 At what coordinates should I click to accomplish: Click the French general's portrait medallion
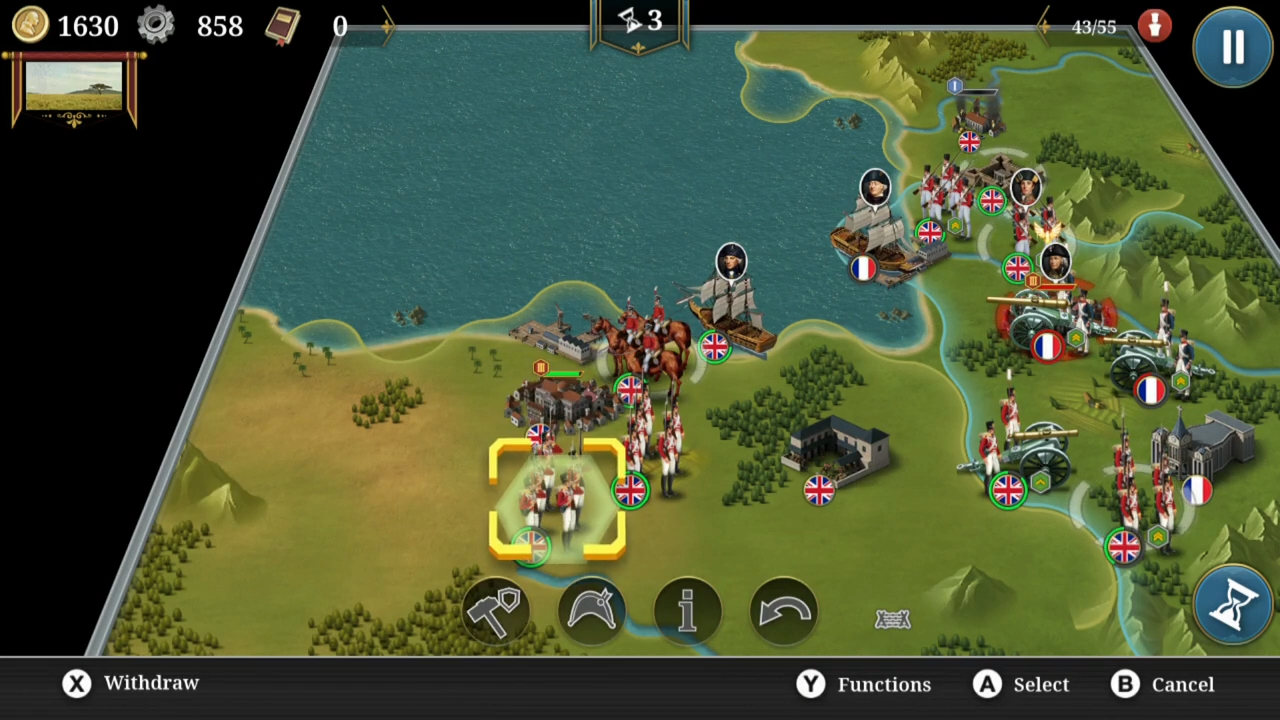click(875, 185)
